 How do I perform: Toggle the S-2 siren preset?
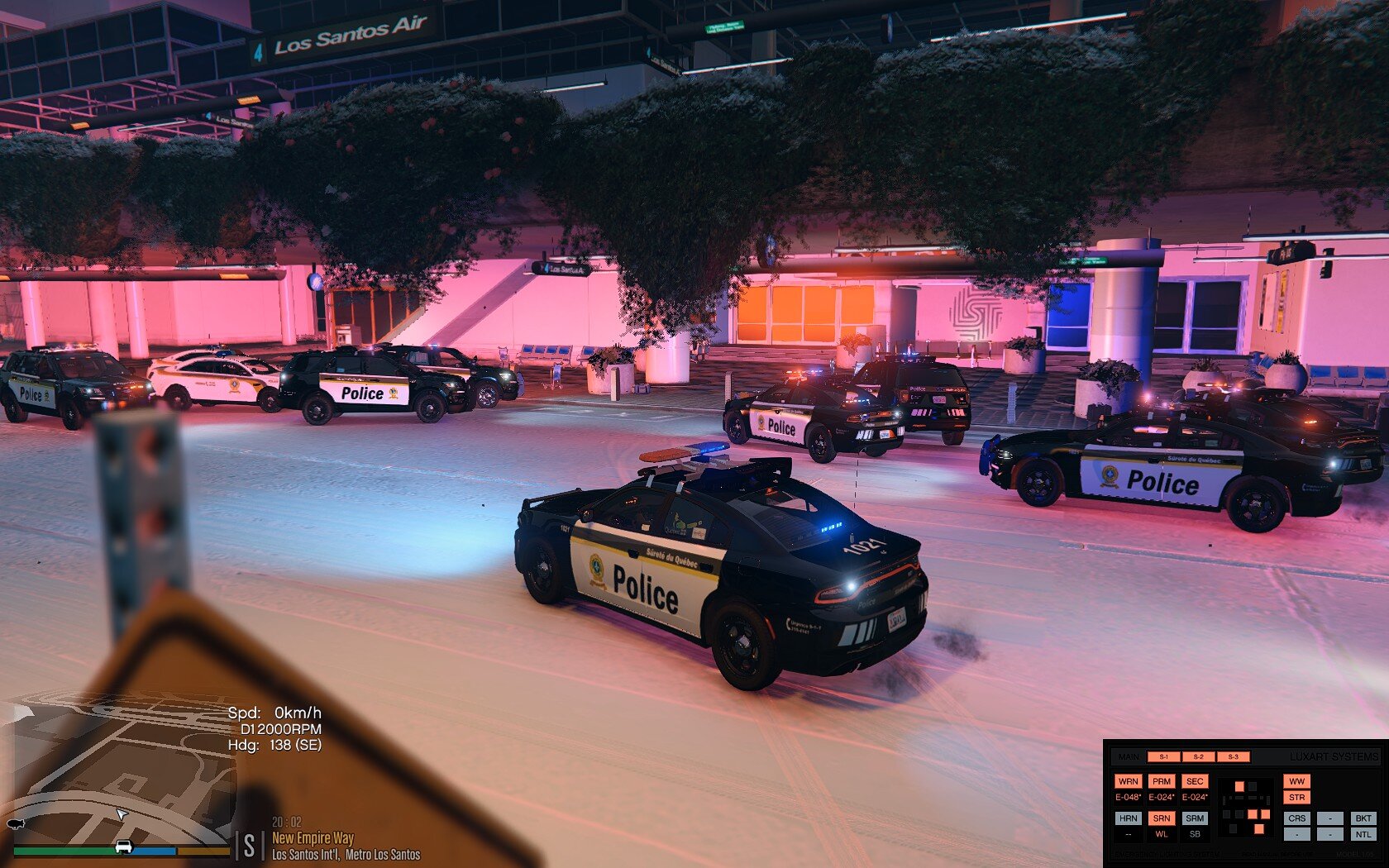pos(1198,756)
